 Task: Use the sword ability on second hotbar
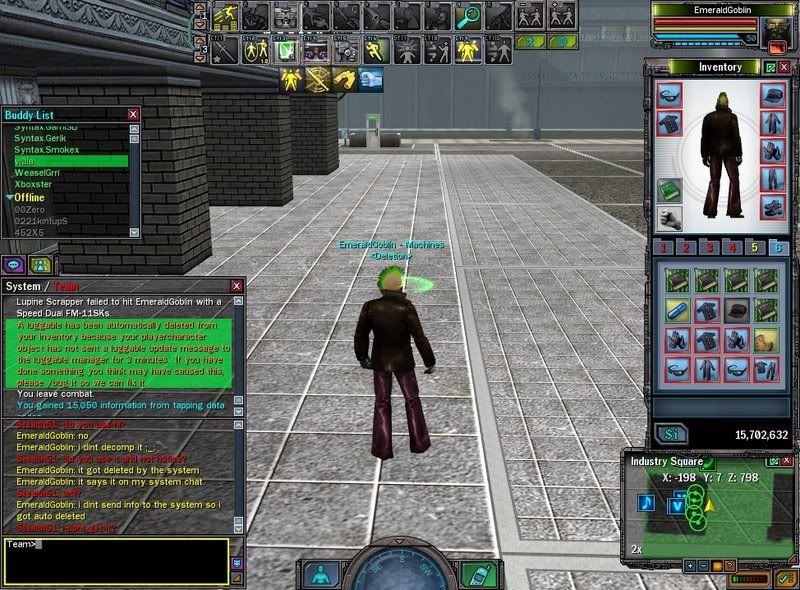(225, 49)
